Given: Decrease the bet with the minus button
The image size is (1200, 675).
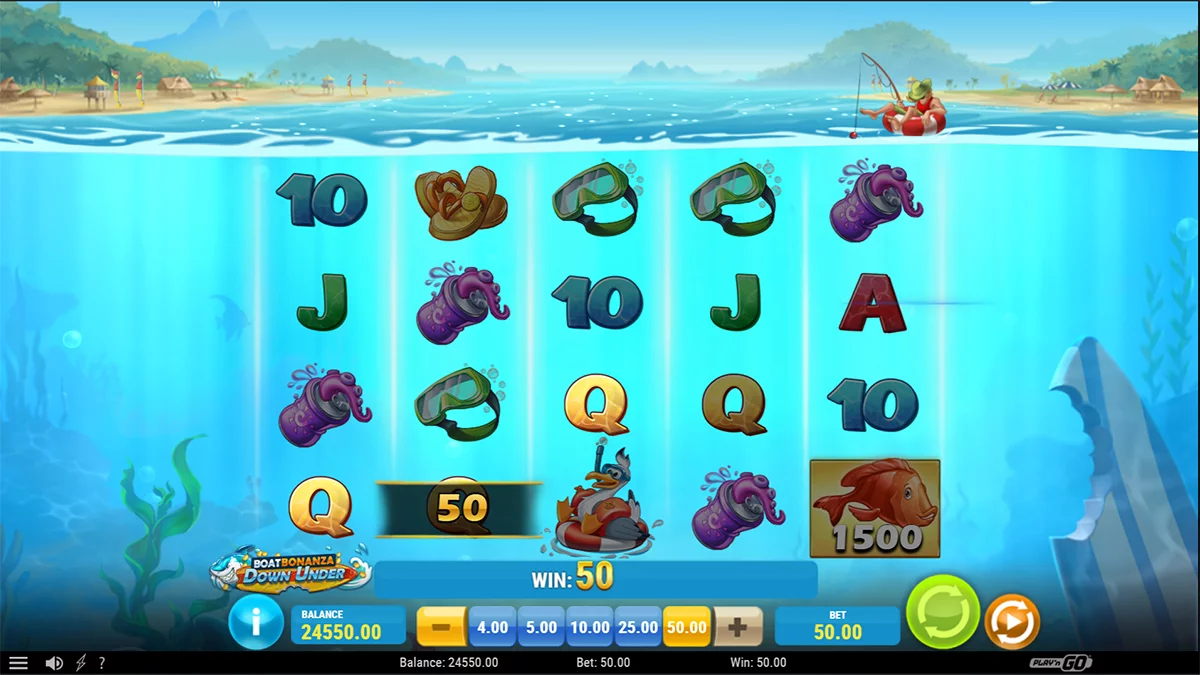Looking at the screenshot, I should click(x=441, y=627).
